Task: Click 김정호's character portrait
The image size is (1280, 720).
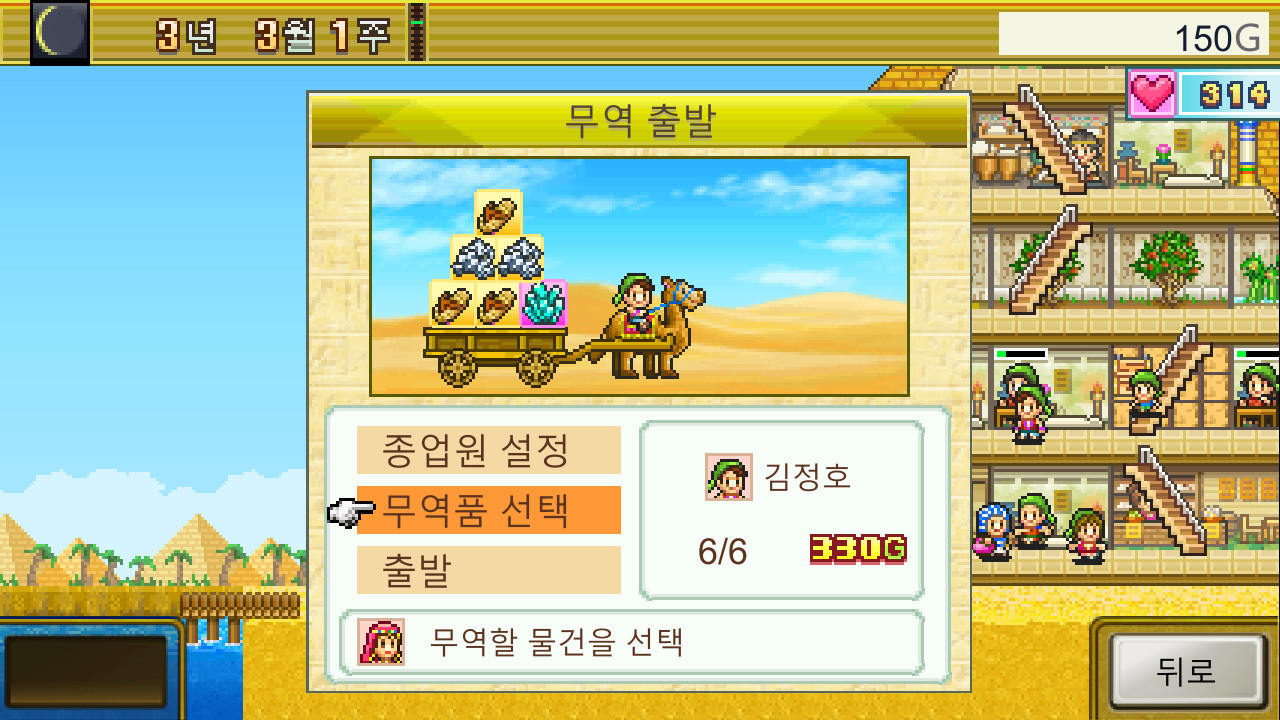Action: (730, 477)
